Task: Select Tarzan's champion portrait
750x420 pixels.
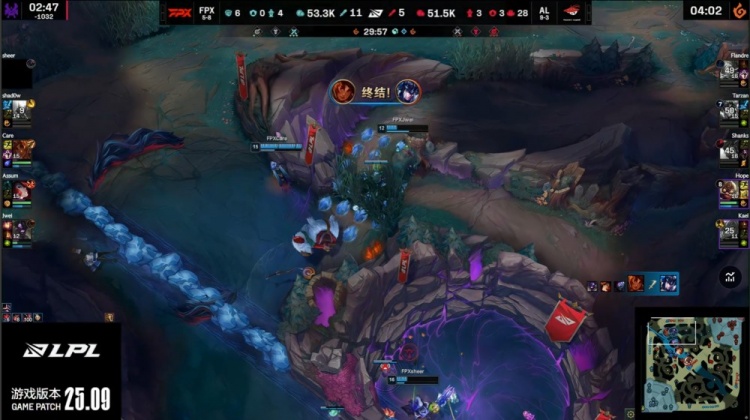Action: pos(732,110)
